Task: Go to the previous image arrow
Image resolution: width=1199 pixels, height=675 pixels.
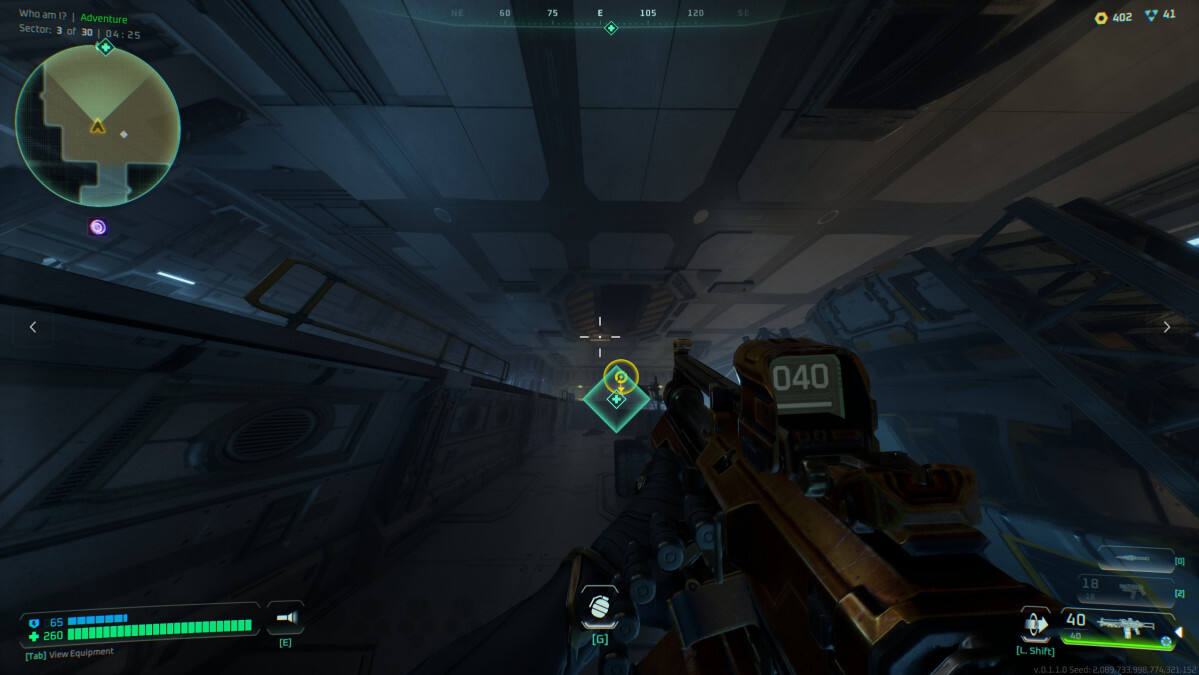Action: pyautogui.click(x=33, y=327)
